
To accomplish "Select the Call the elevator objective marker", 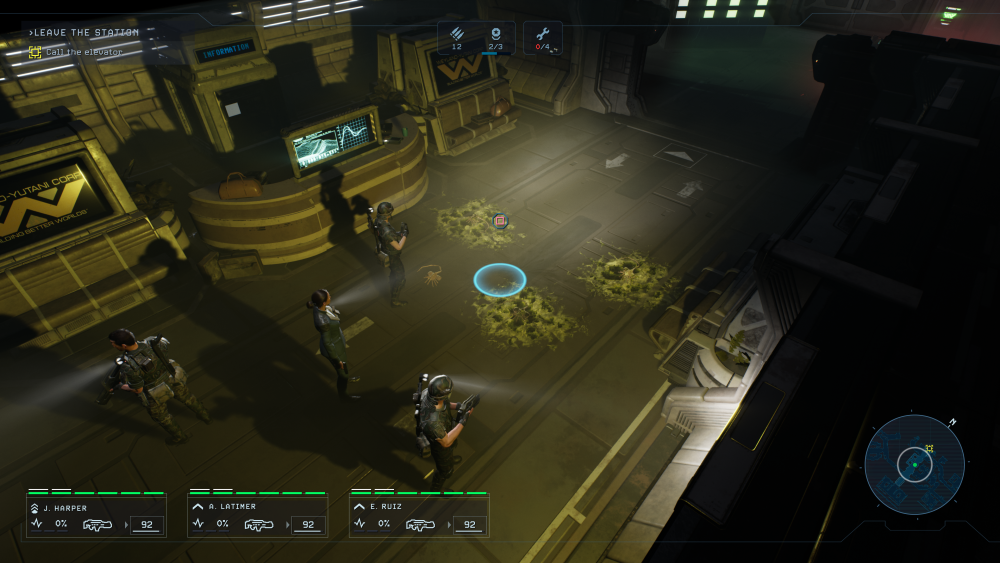I will (35, 52).
